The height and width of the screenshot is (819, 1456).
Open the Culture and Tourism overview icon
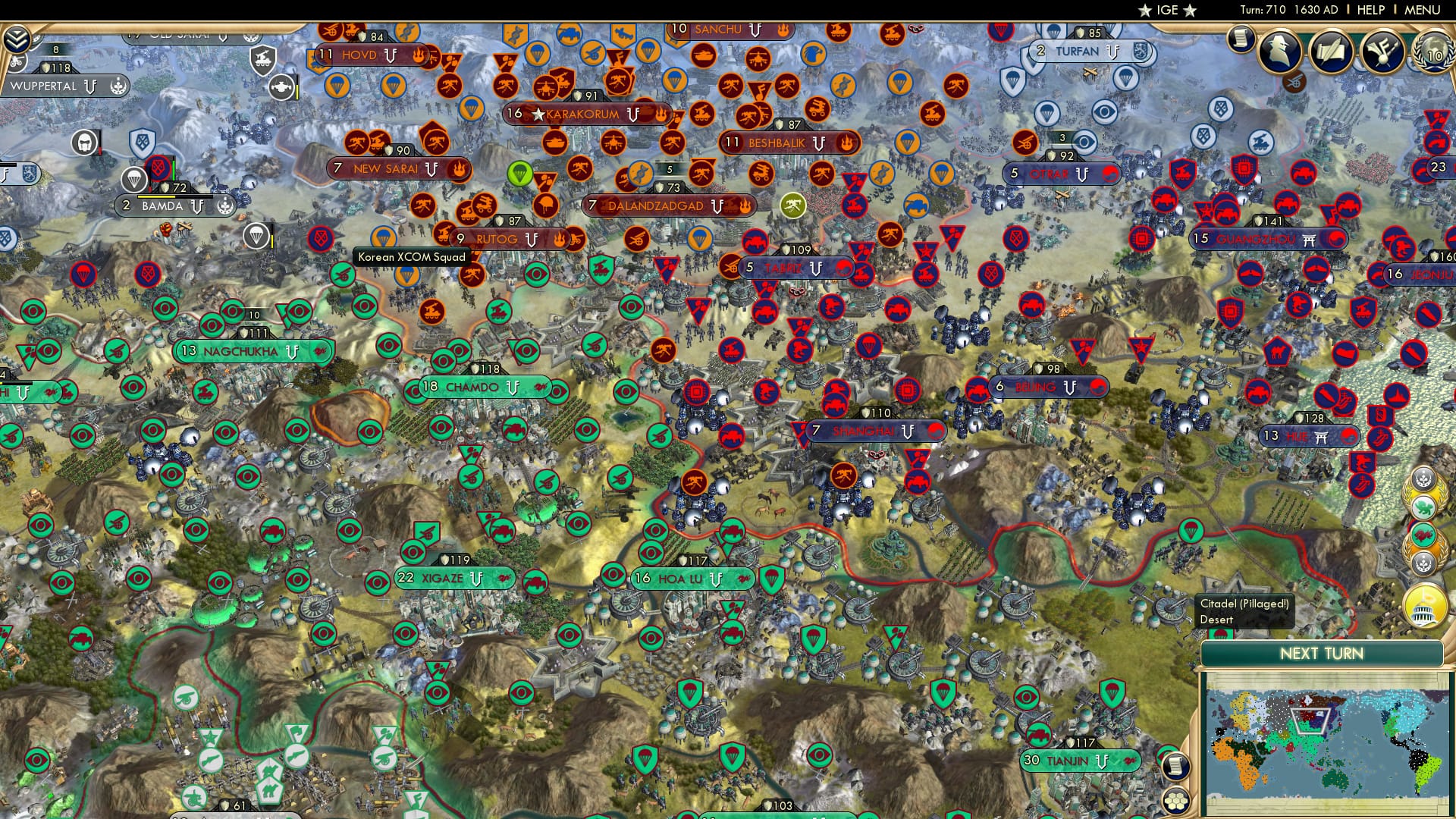pyautogui.click(x=1382, y=52)
